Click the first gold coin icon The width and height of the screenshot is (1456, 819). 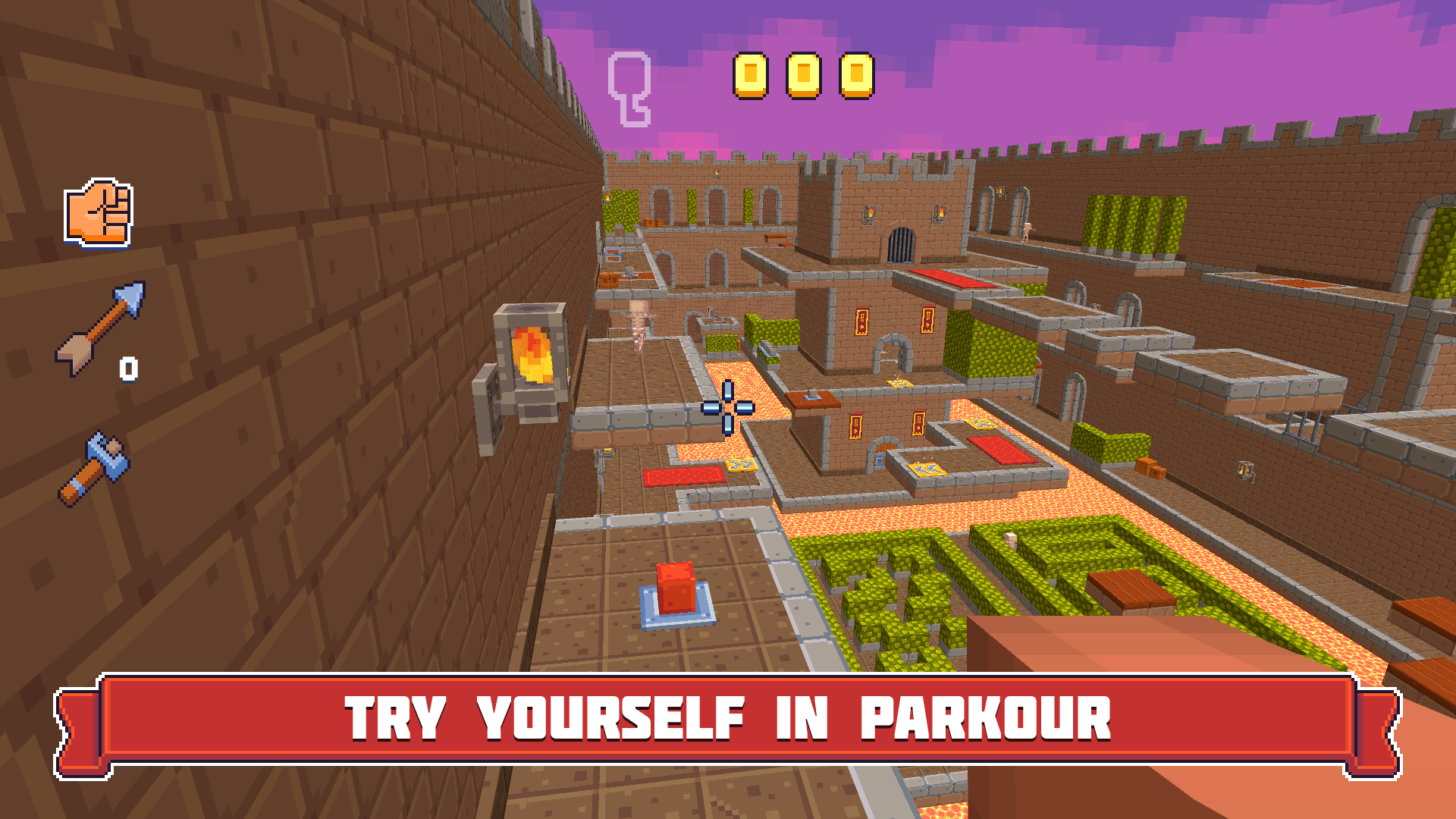tap(751, 76)
